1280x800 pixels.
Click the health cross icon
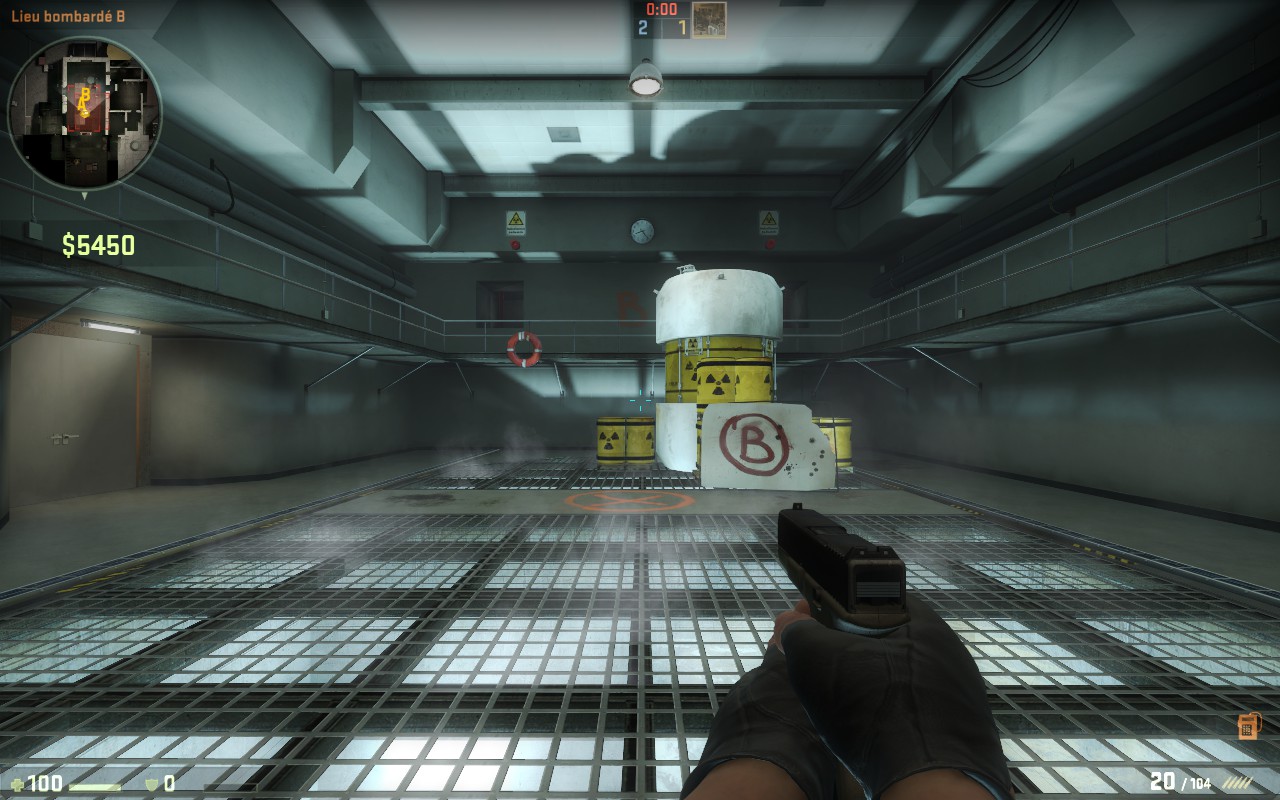coord(18,783)
